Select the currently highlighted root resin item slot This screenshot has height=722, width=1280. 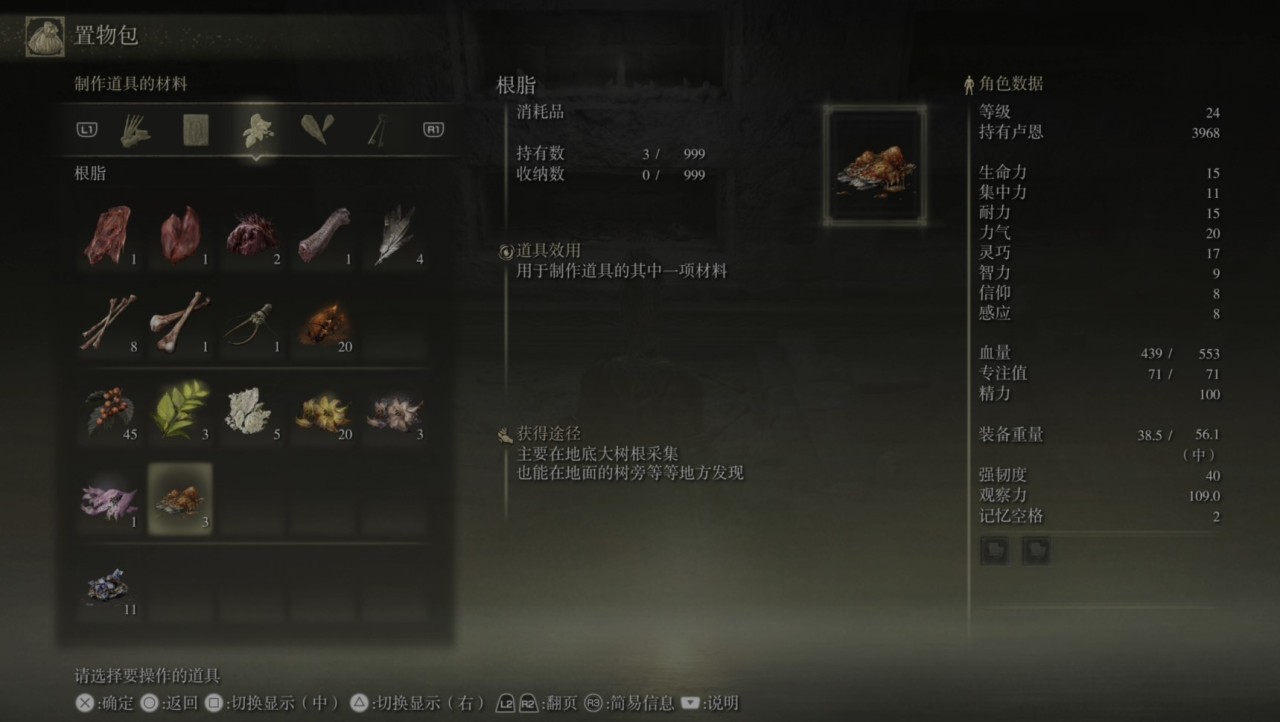(x=180, y=498)
